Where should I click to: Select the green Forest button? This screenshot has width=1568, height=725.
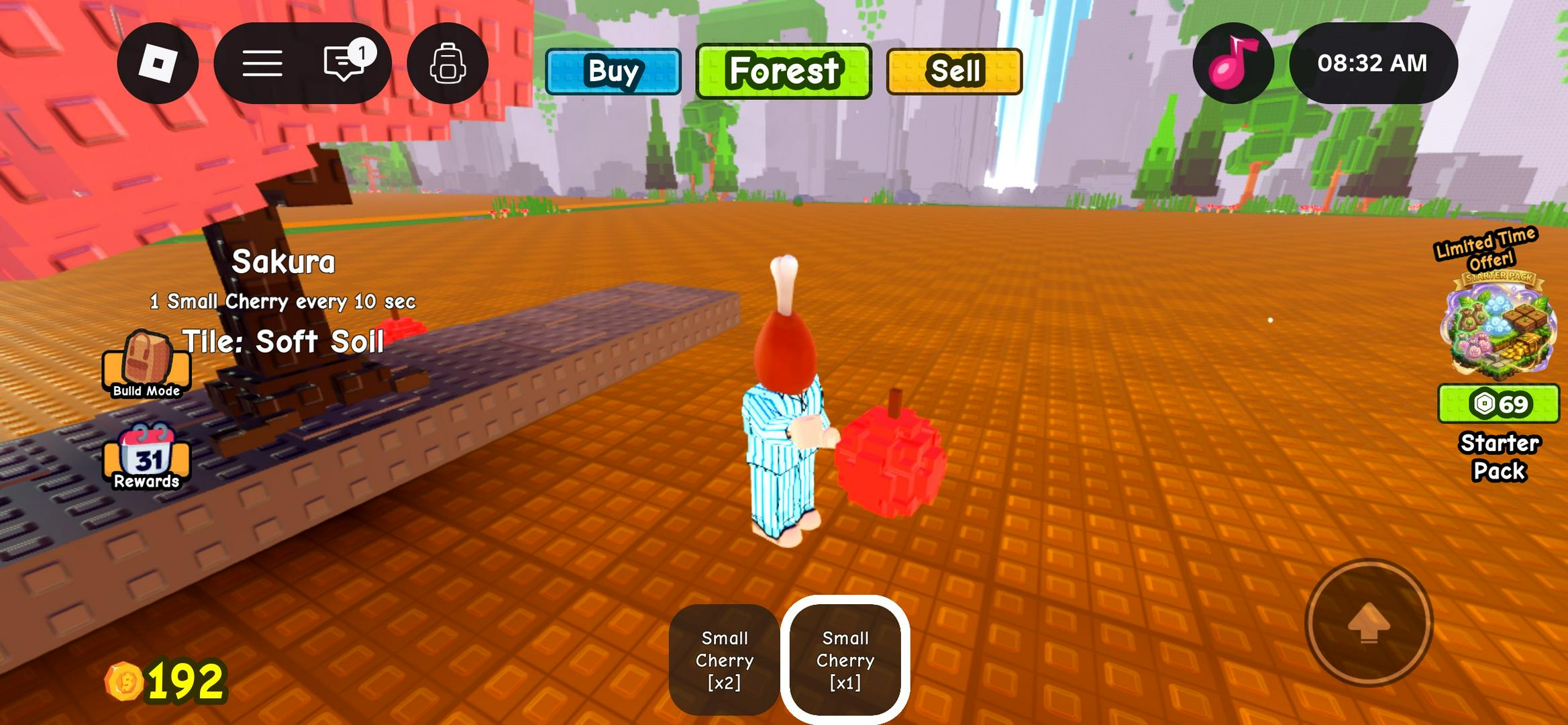pyautogui.click(x=784, y=71)
